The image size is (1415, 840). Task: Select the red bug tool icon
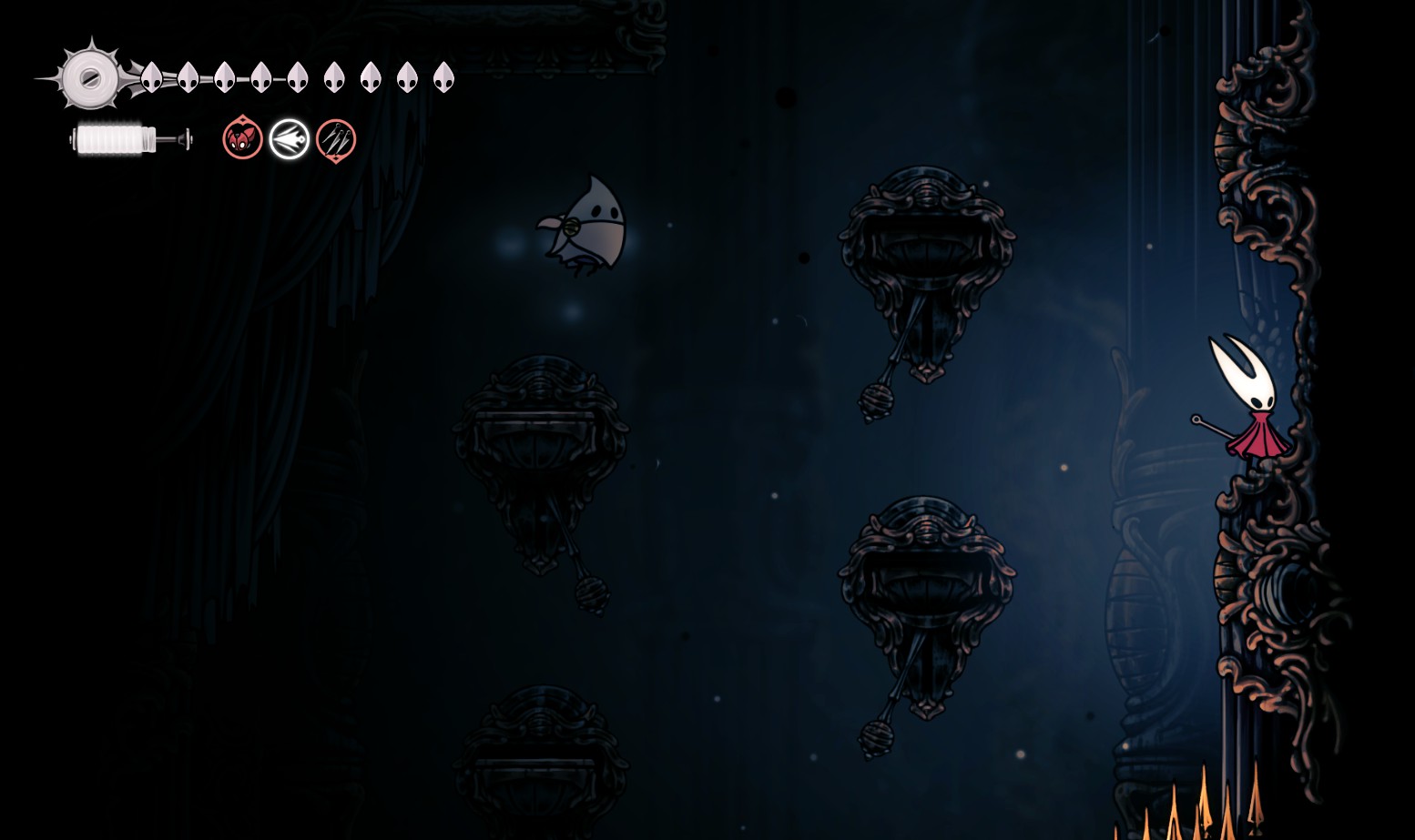click(242, 139)
